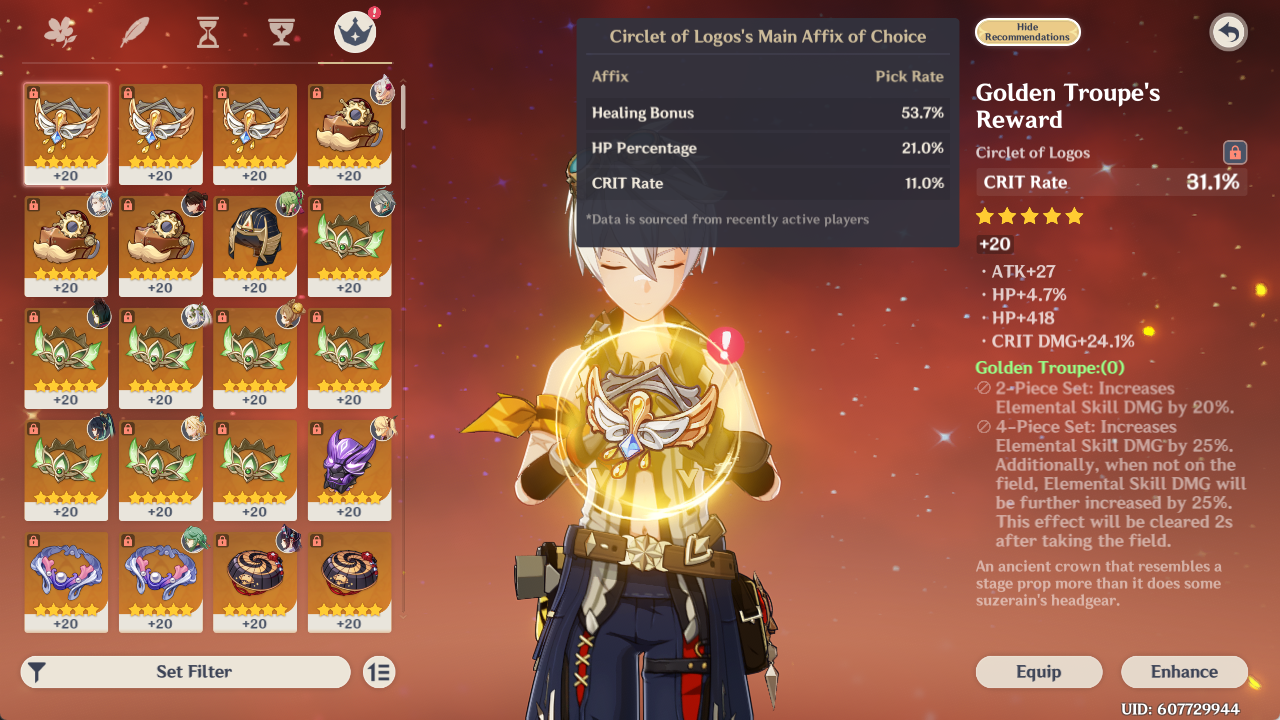The width and height of the screenshot is (1280, 720).
Task: Open the goblet artifact tab
Action: coord(281,33)
